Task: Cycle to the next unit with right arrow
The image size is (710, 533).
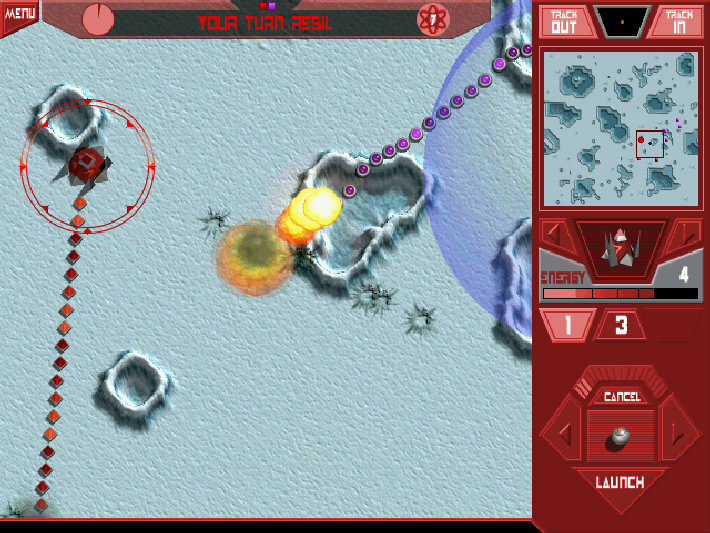Action: click(x=688, y=235)
